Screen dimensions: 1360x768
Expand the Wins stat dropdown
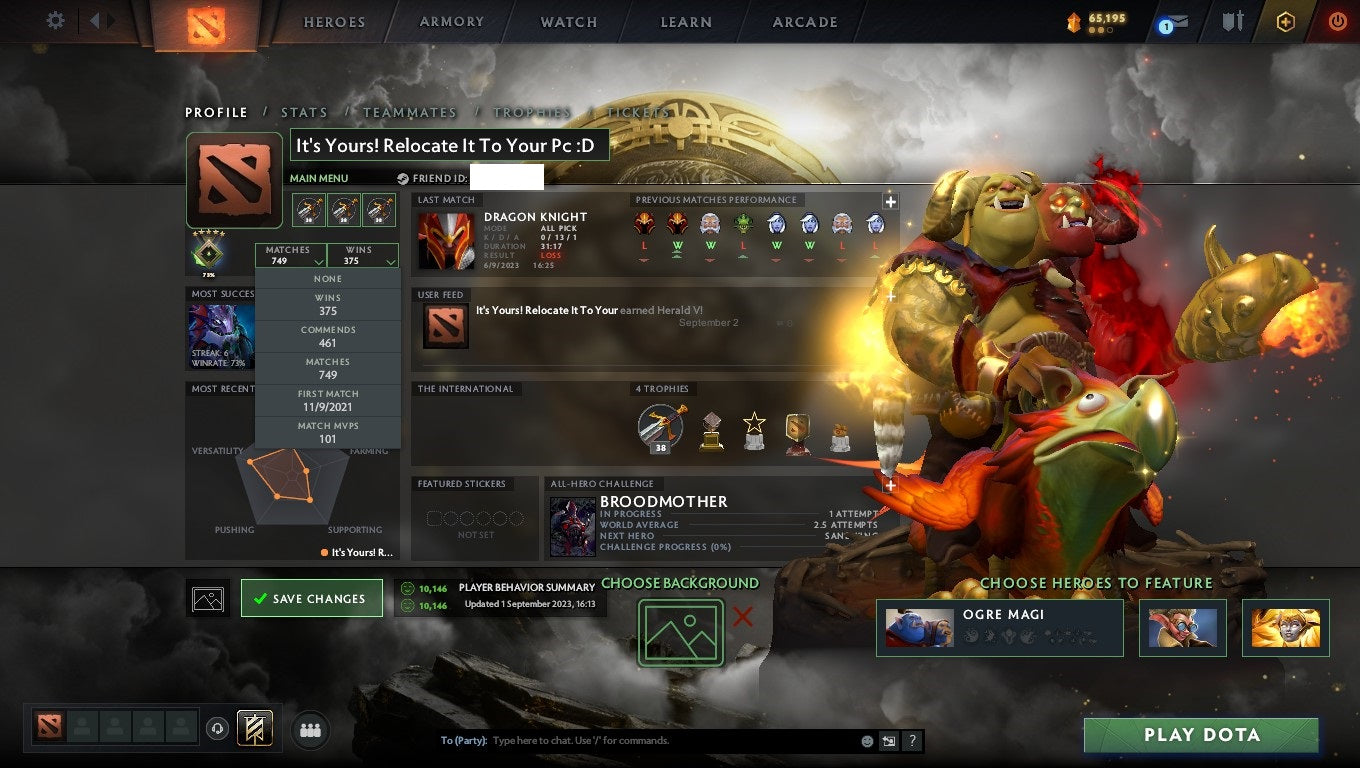tap(362, 255)
